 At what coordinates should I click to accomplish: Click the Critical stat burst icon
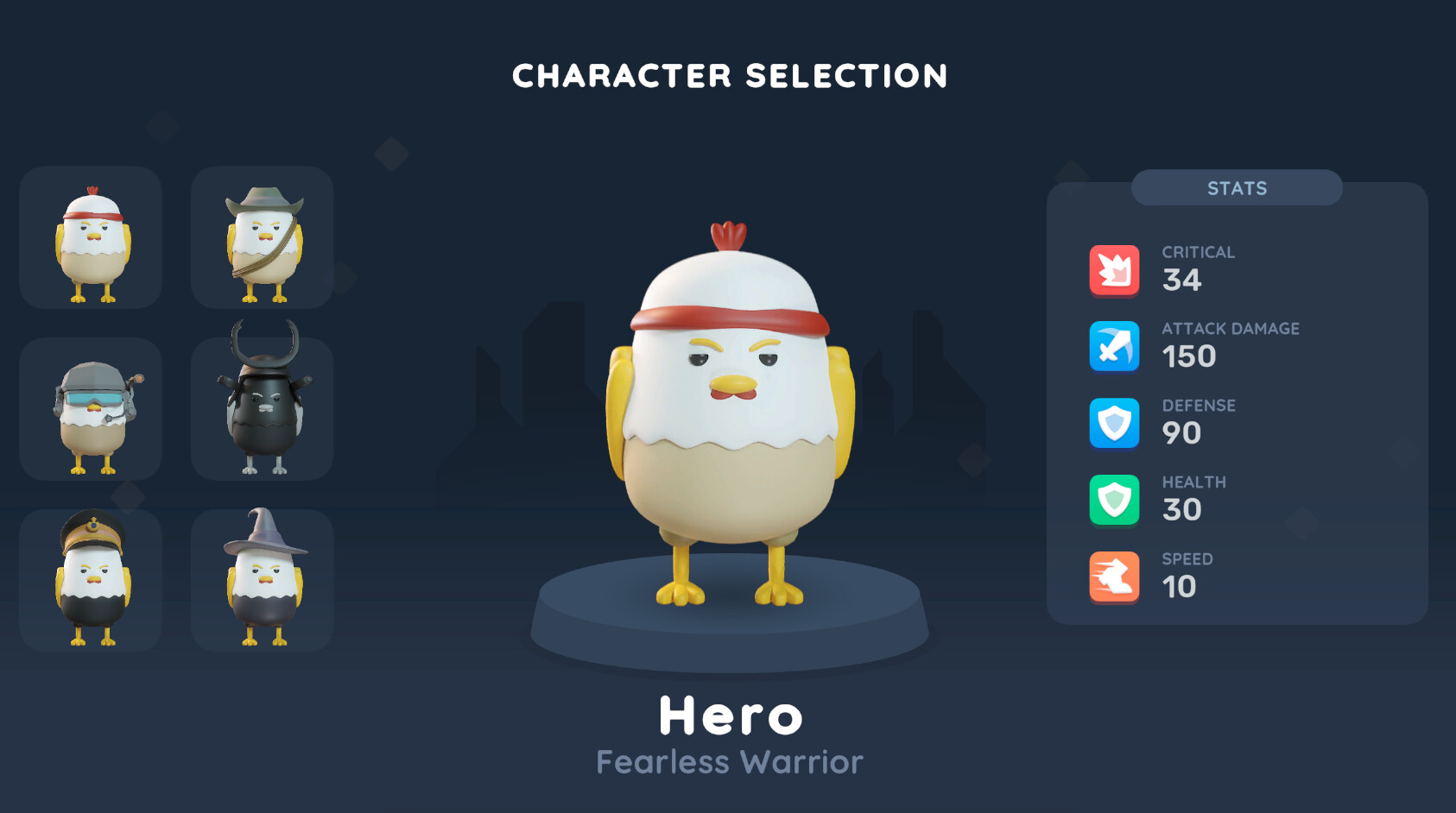[x=1114, y=269]
